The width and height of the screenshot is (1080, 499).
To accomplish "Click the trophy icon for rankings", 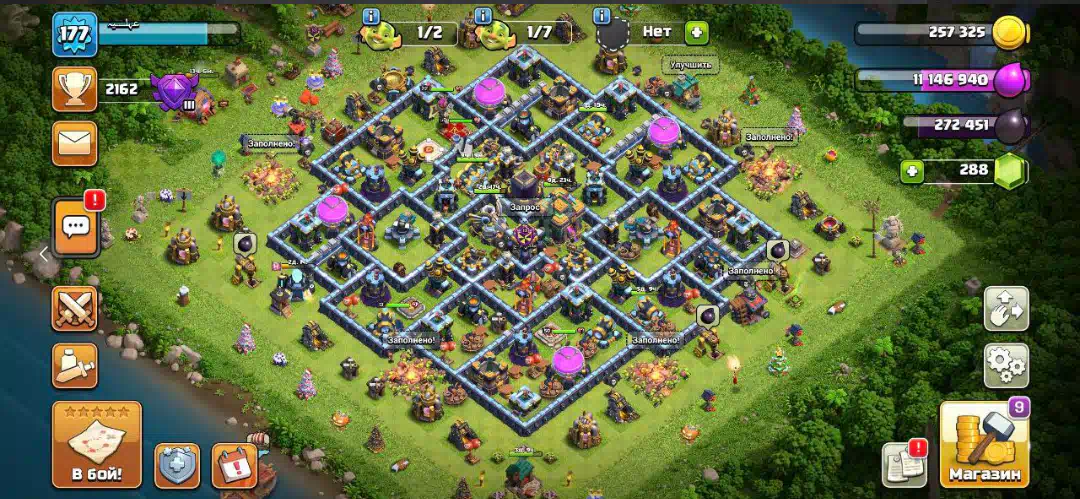I will point(75,89).
